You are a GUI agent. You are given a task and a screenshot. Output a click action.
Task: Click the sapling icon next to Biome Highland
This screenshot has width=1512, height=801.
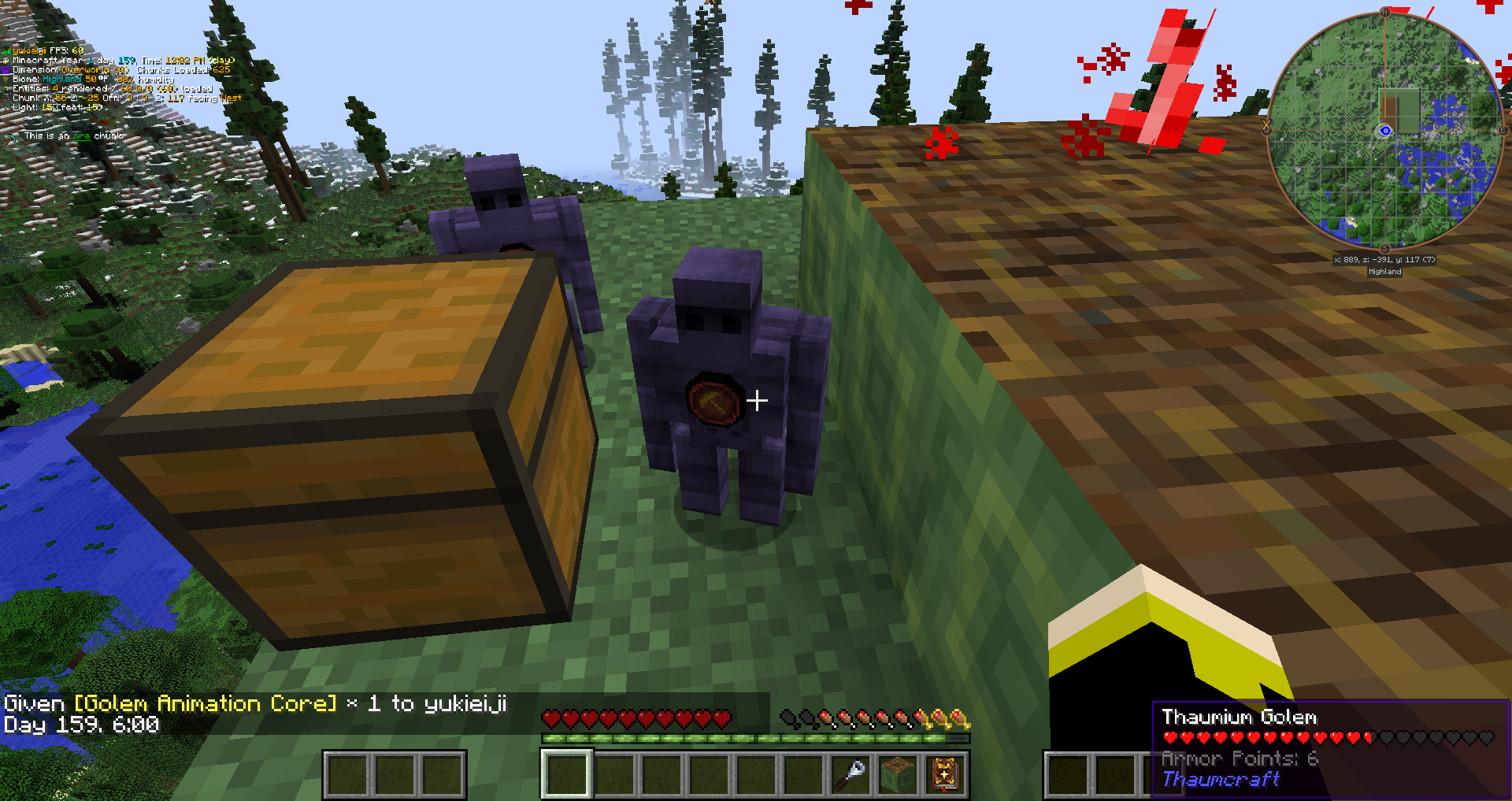coord(6,80)
